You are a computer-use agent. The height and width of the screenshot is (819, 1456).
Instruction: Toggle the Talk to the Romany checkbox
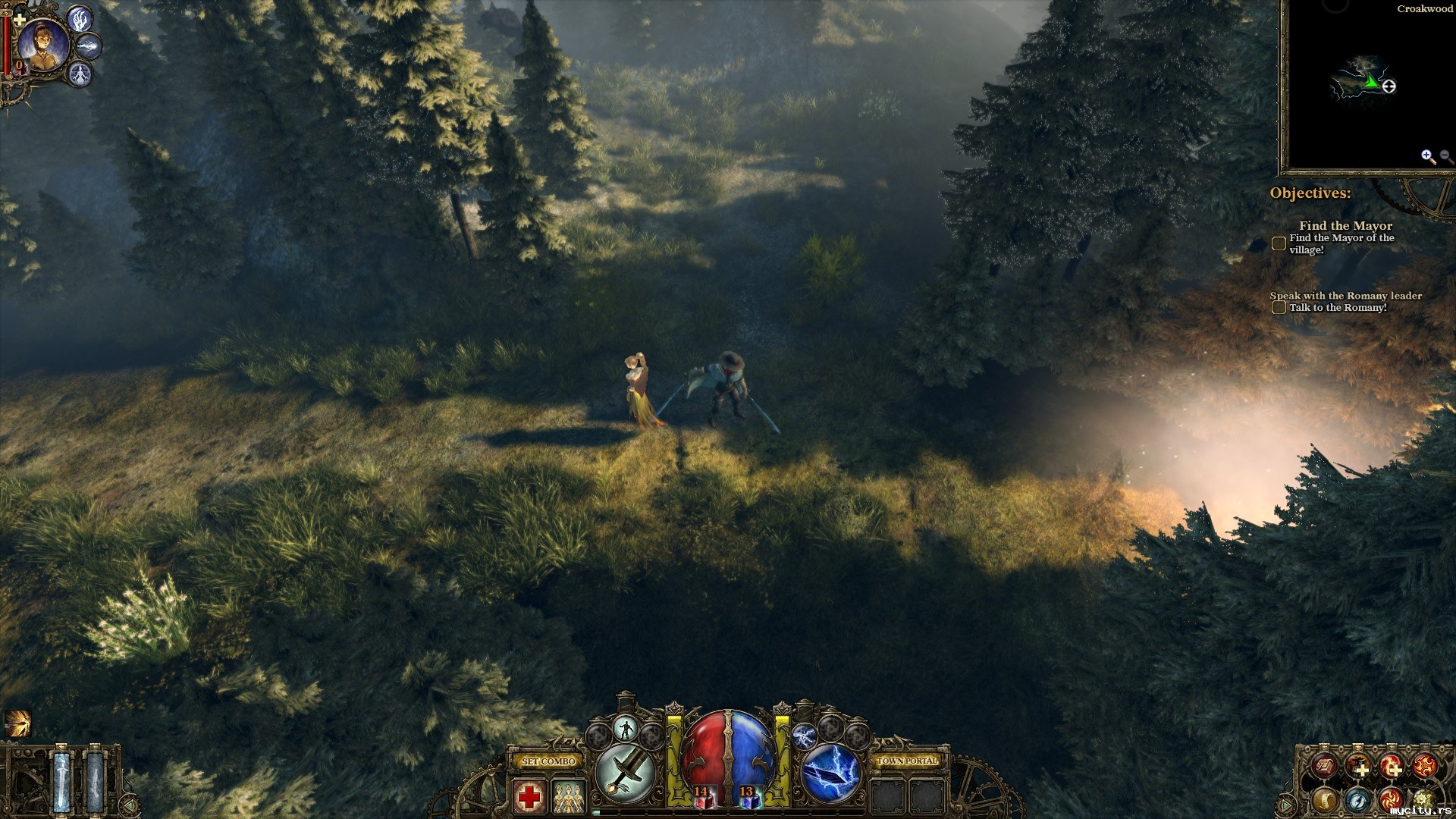[1279, 307]
